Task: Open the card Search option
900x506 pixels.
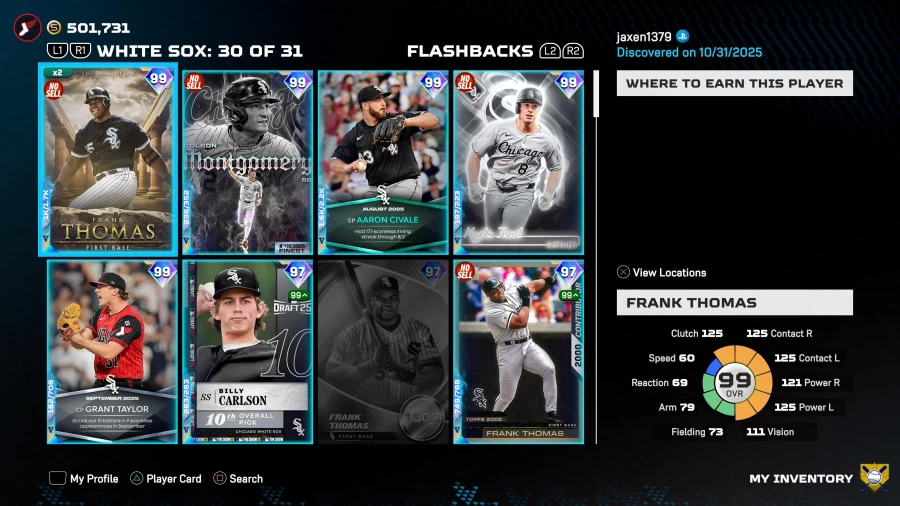Action: 237,479
